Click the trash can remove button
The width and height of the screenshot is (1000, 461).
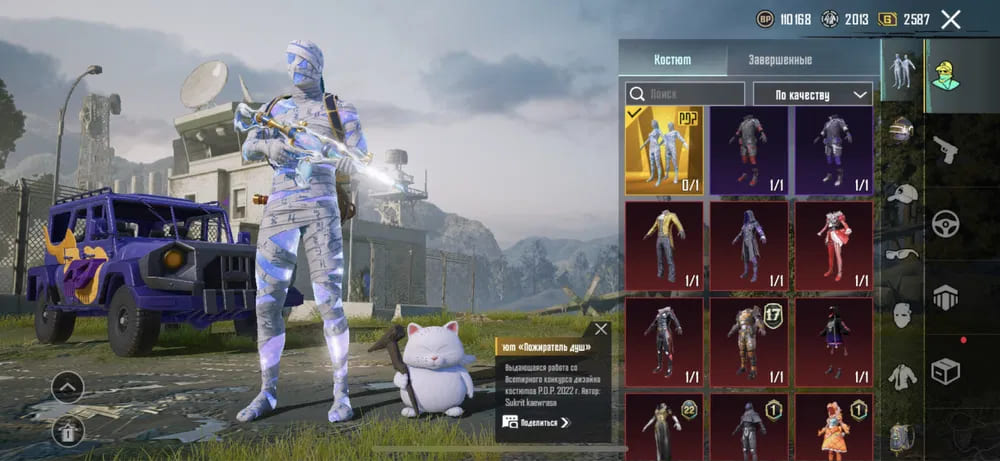68,430
